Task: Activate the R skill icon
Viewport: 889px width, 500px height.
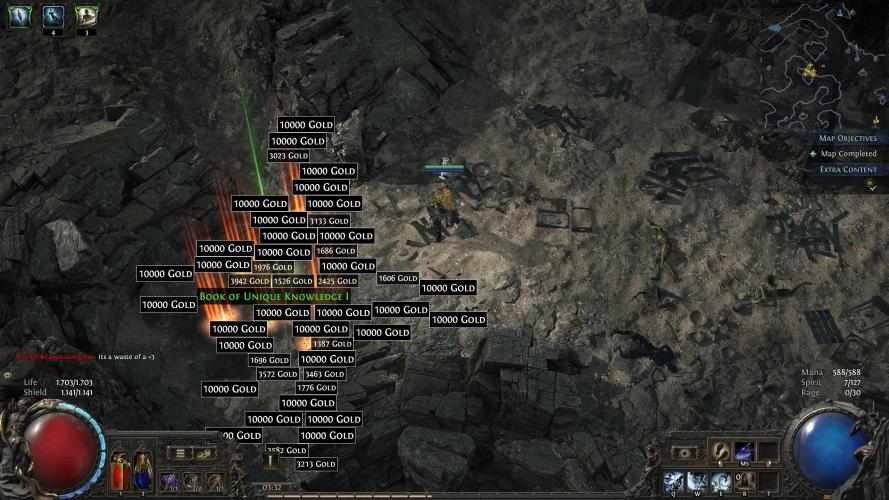Action: point(745,481)
